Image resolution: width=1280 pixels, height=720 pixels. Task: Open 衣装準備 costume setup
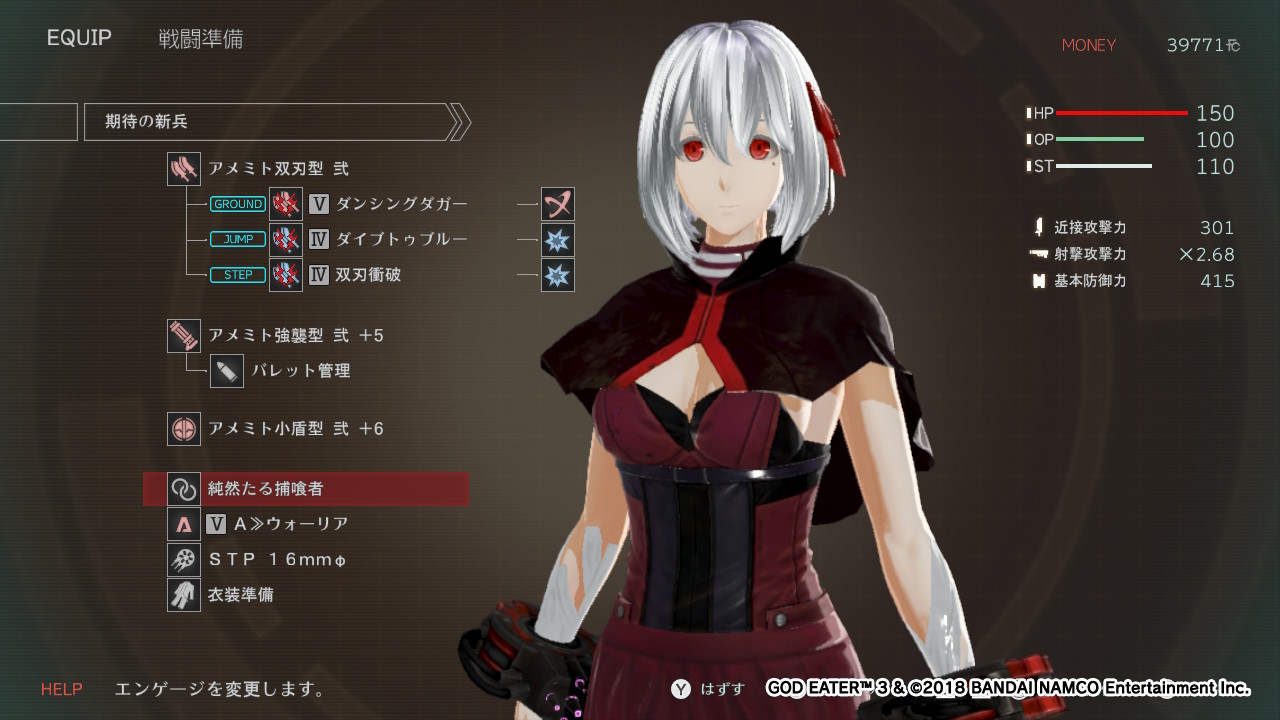click(x=240, y=595)
